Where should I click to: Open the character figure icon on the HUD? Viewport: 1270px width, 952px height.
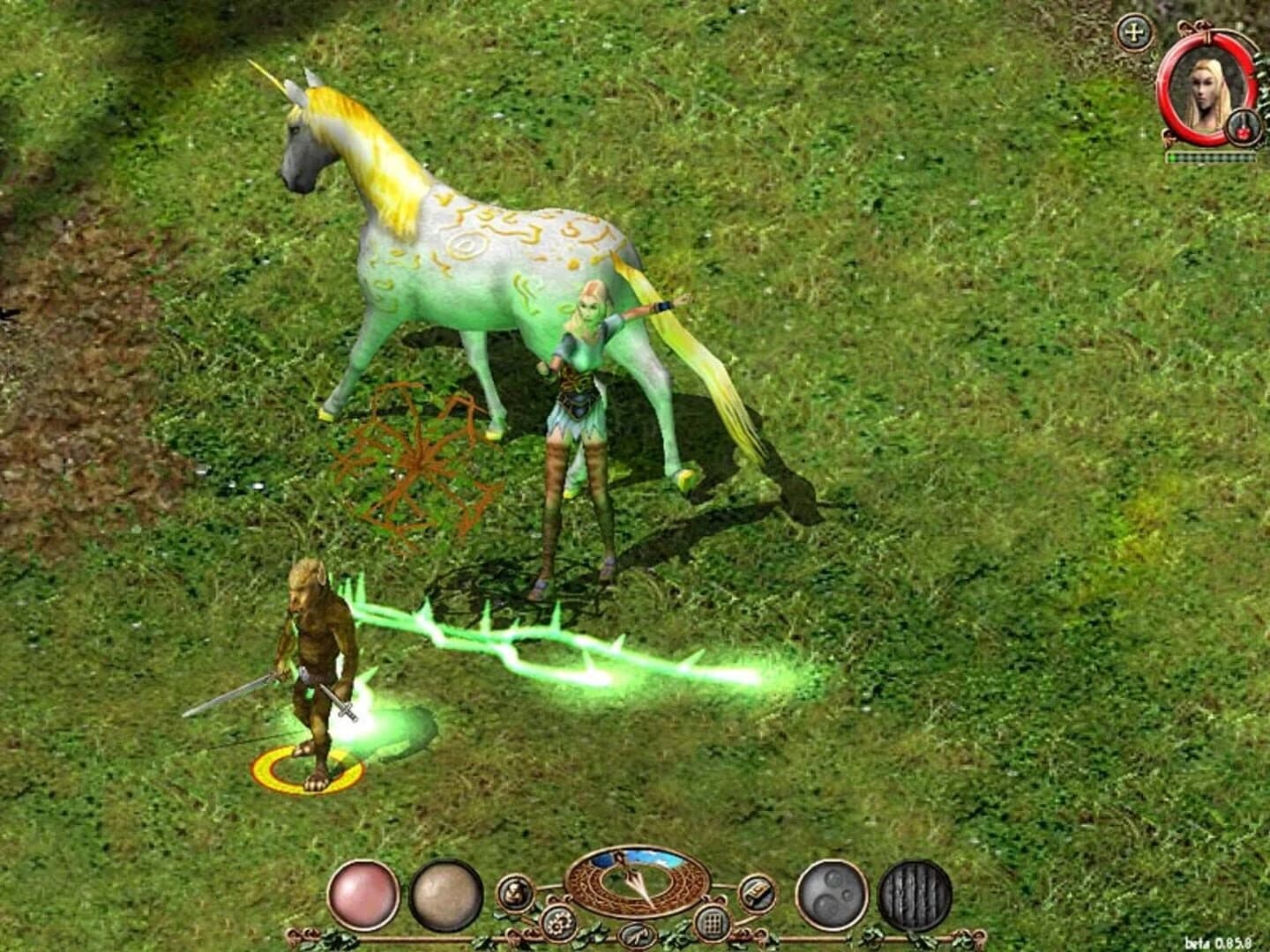pyautogui.click(x=513, y=891)
